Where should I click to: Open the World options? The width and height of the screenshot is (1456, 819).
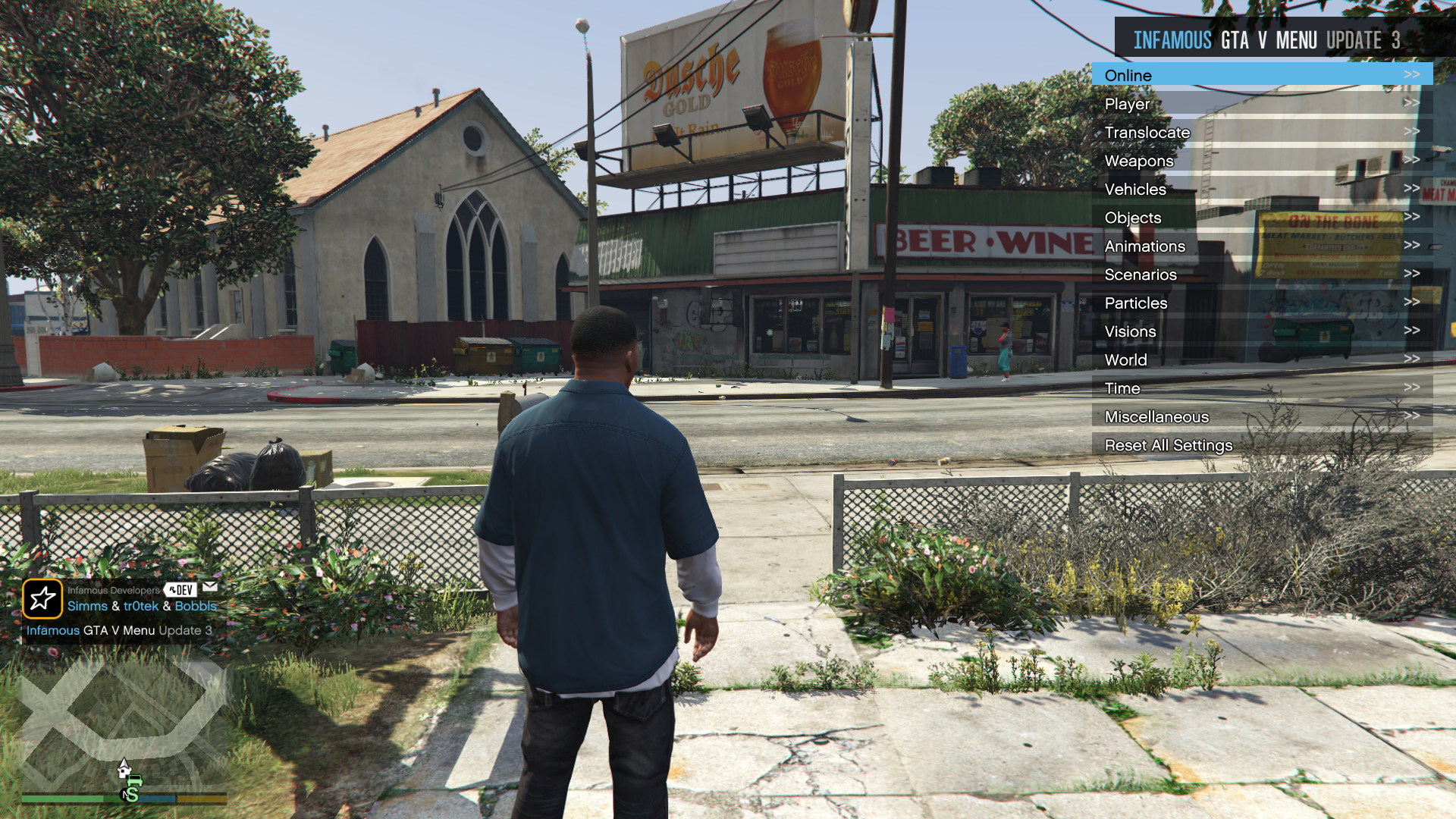[x=1261, y=360]
